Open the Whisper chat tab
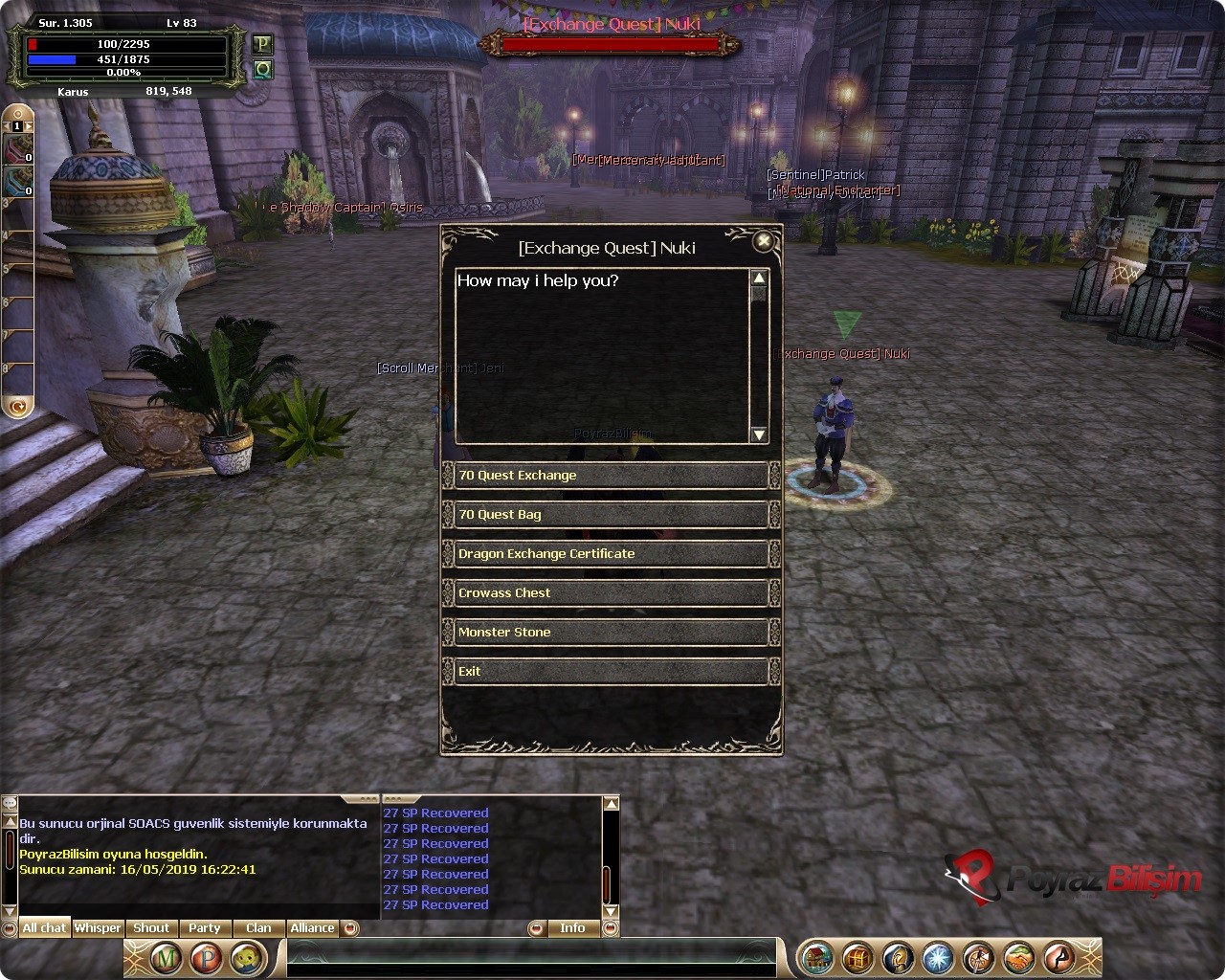The width and height of the screenshot is (1225, 980). click(98, 928)
